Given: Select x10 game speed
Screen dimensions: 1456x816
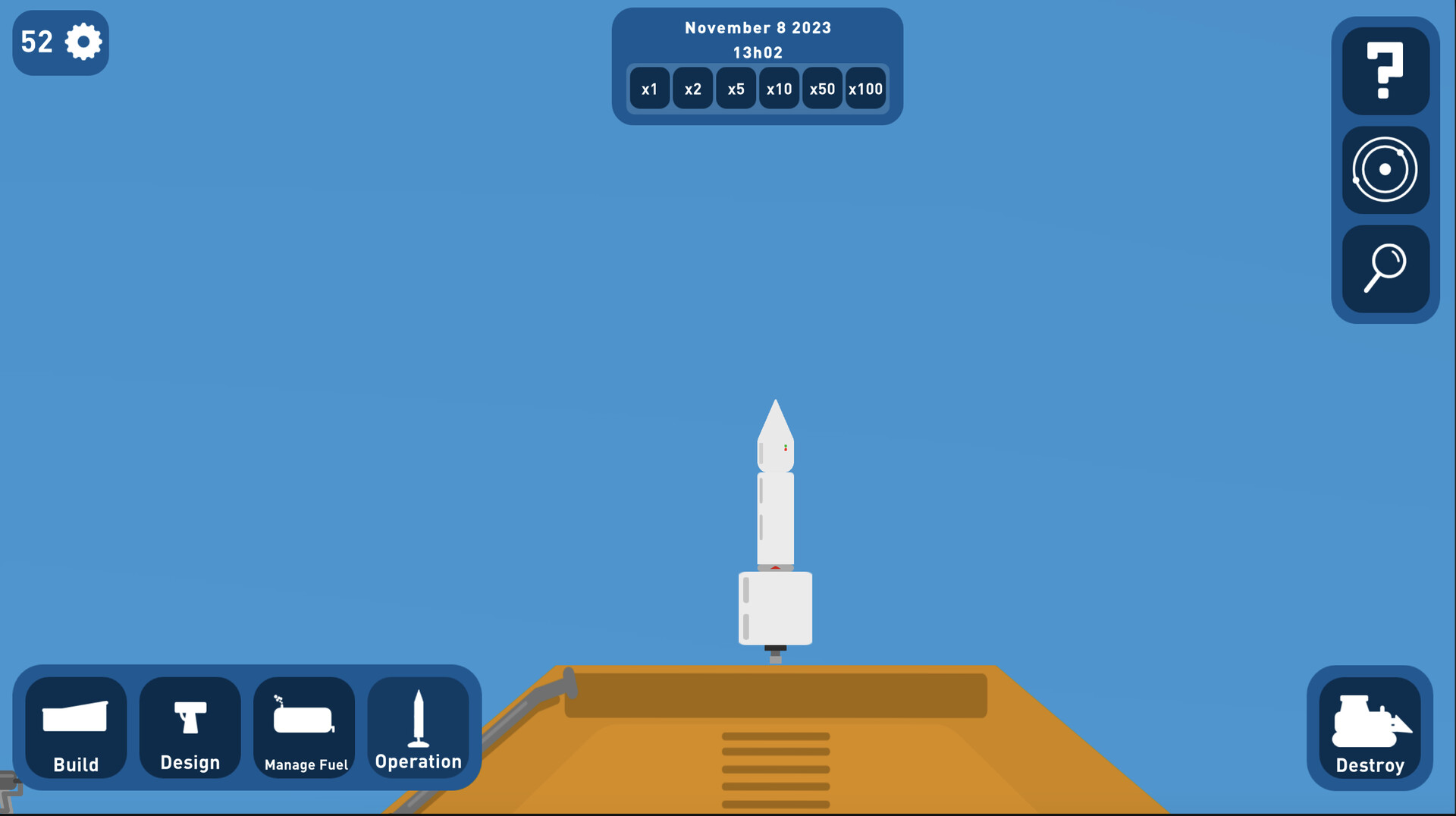Looking at the screenshot, I should pos(779,88).
